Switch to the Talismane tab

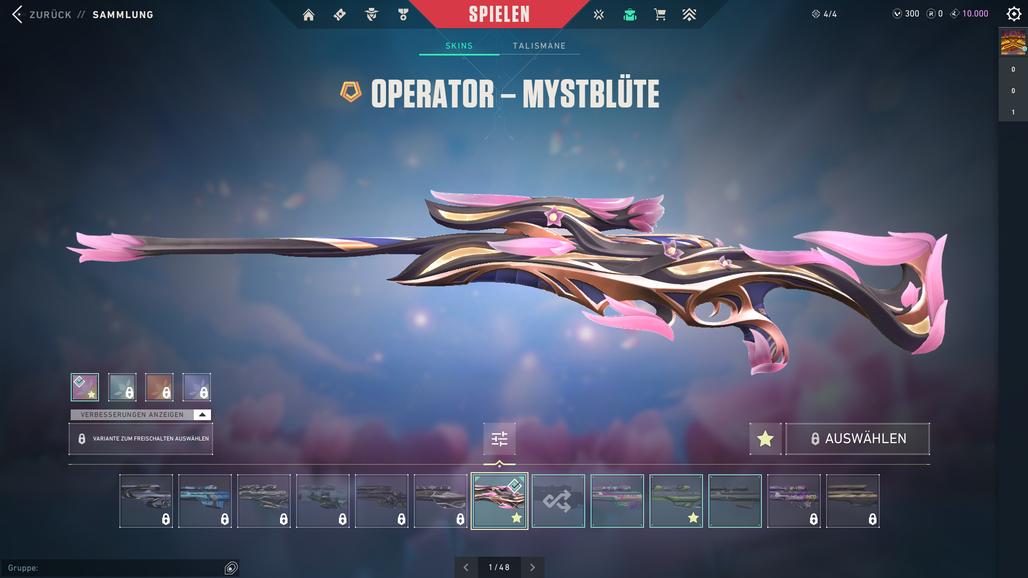pos(539,46)
